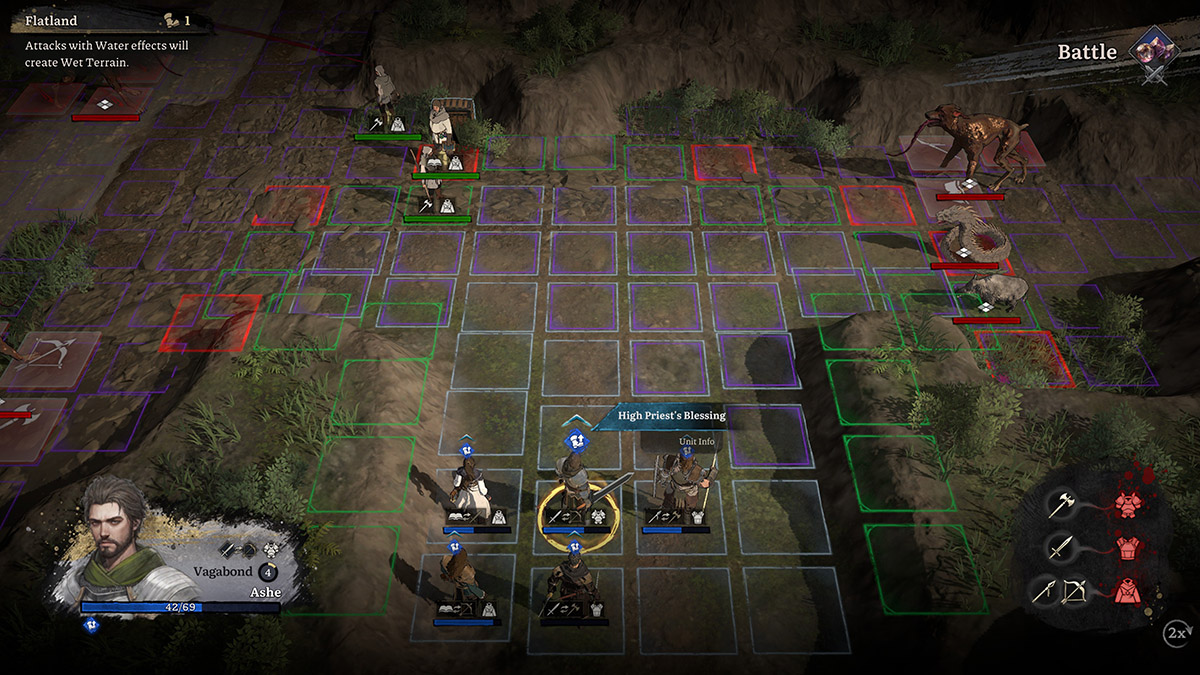Screen dimensions: 1200x675
Task: Click the hooded robe armor icon
Action: coord(1128,591)
